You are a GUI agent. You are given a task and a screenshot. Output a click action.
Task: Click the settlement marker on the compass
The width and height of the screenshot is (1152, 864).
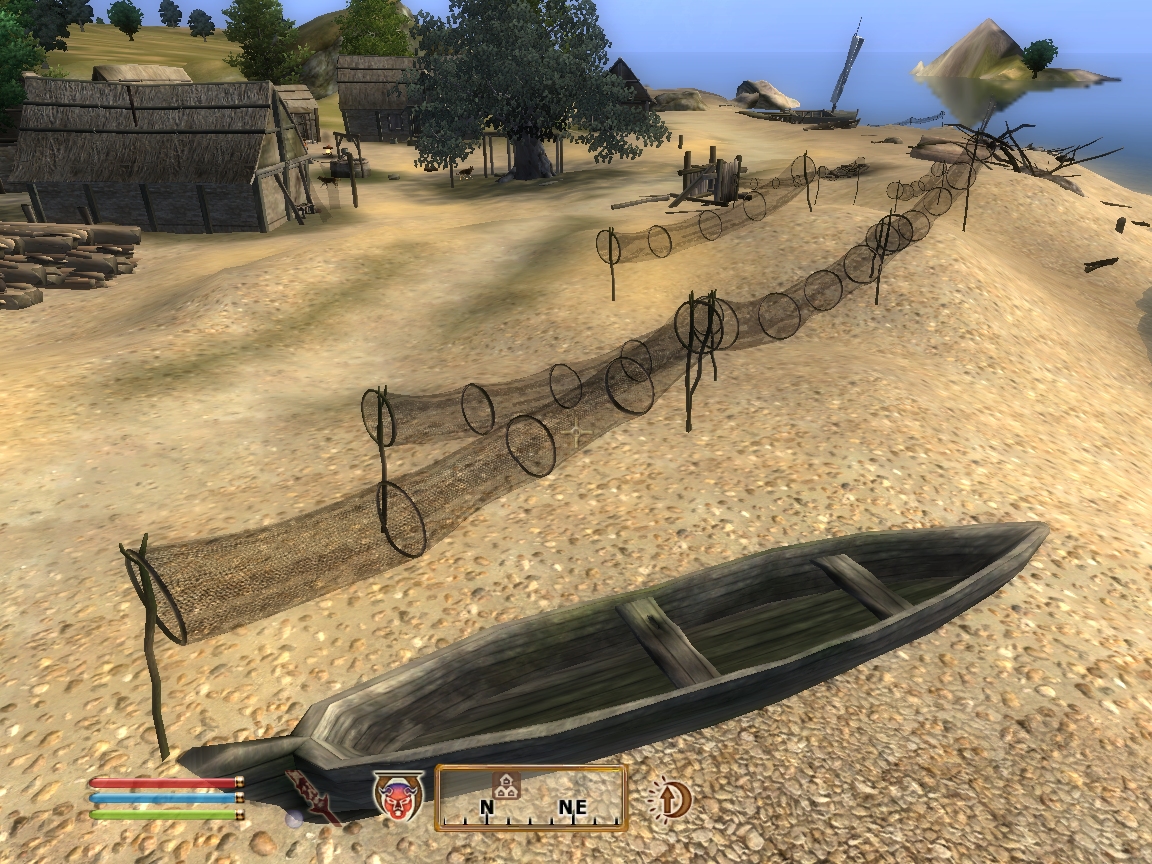505,785
